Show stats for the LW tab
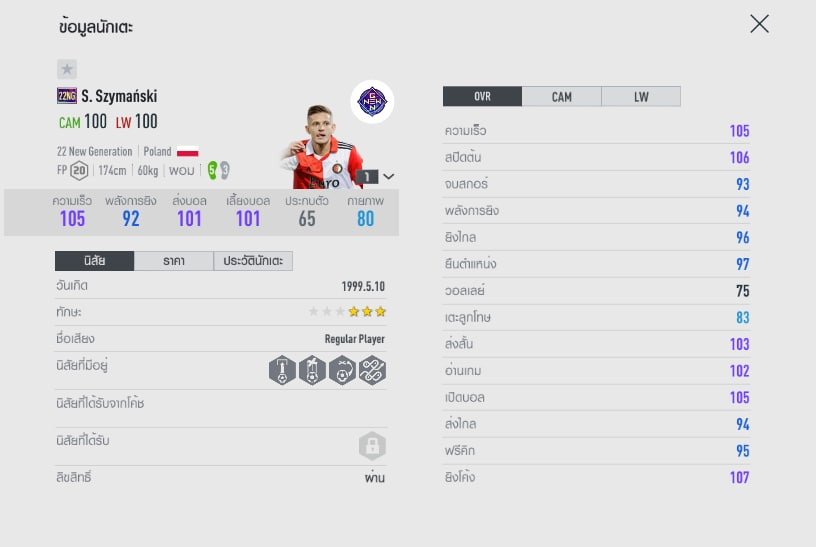This screenshot has width=816, height=547. (641, 97)
